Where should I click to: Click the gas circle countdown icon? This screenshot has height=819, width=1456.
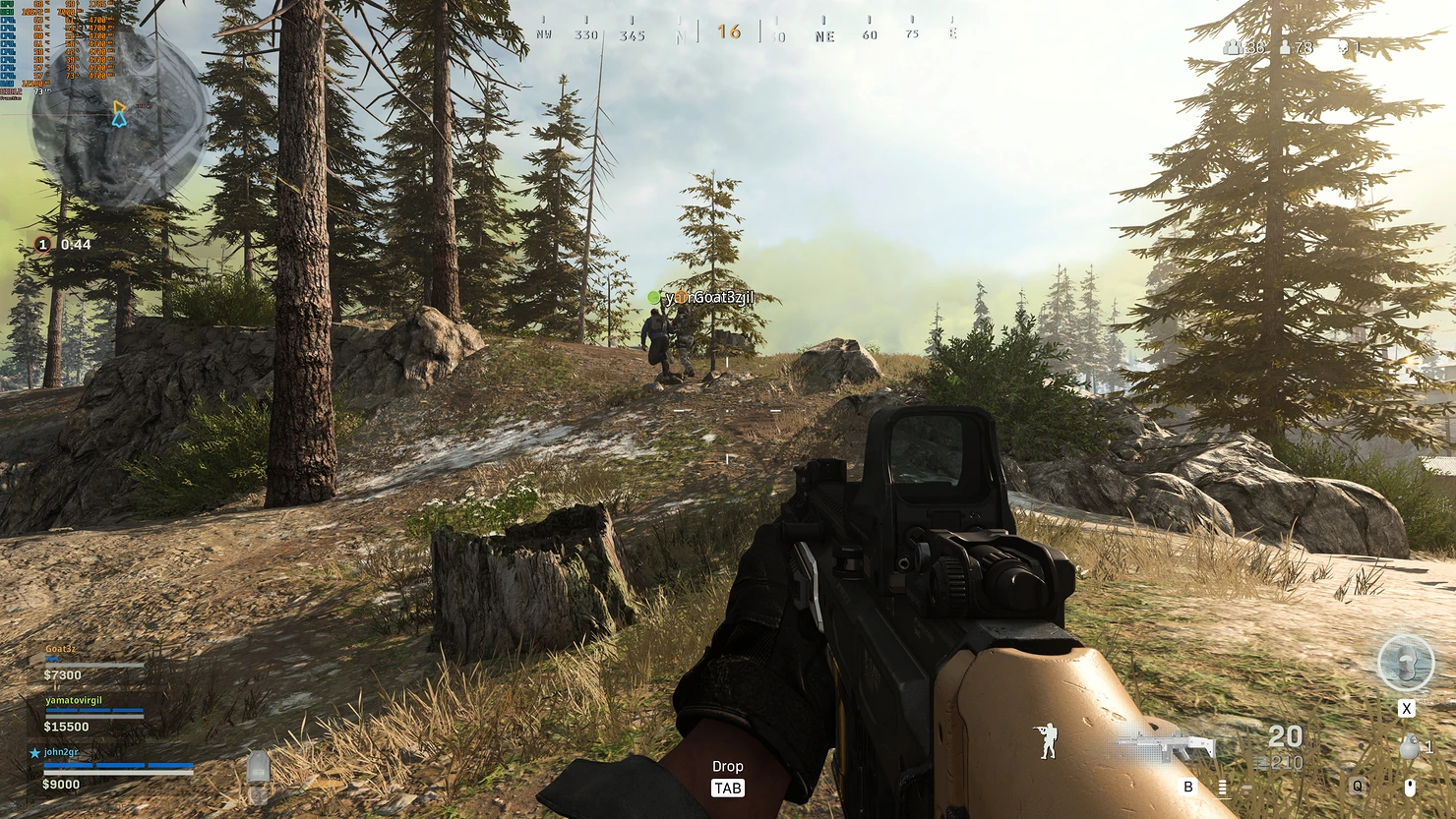pos(42,244)
